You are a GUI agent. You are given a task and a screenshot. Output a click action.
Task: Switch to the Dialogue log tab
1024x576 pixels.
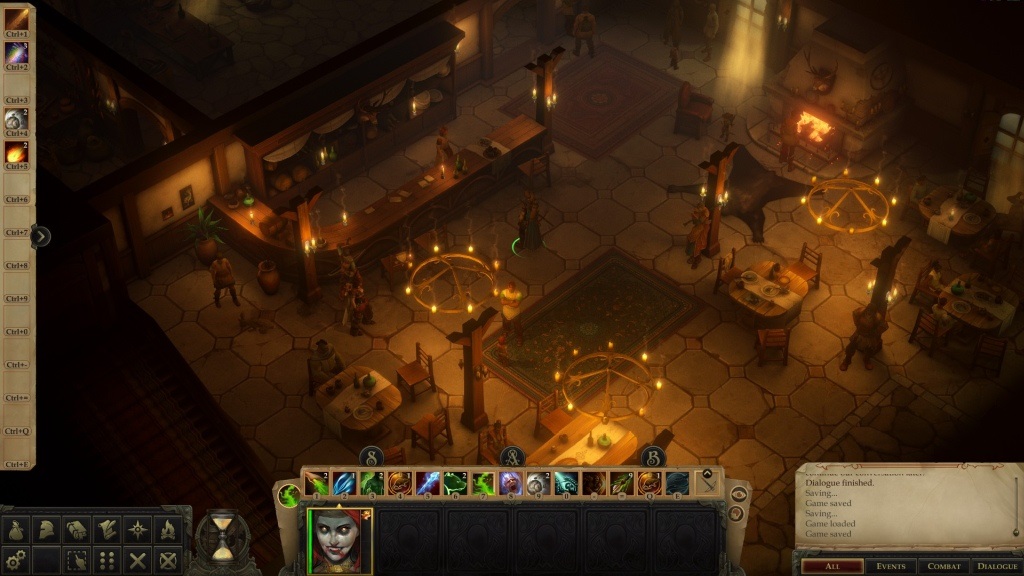point(996,566)
